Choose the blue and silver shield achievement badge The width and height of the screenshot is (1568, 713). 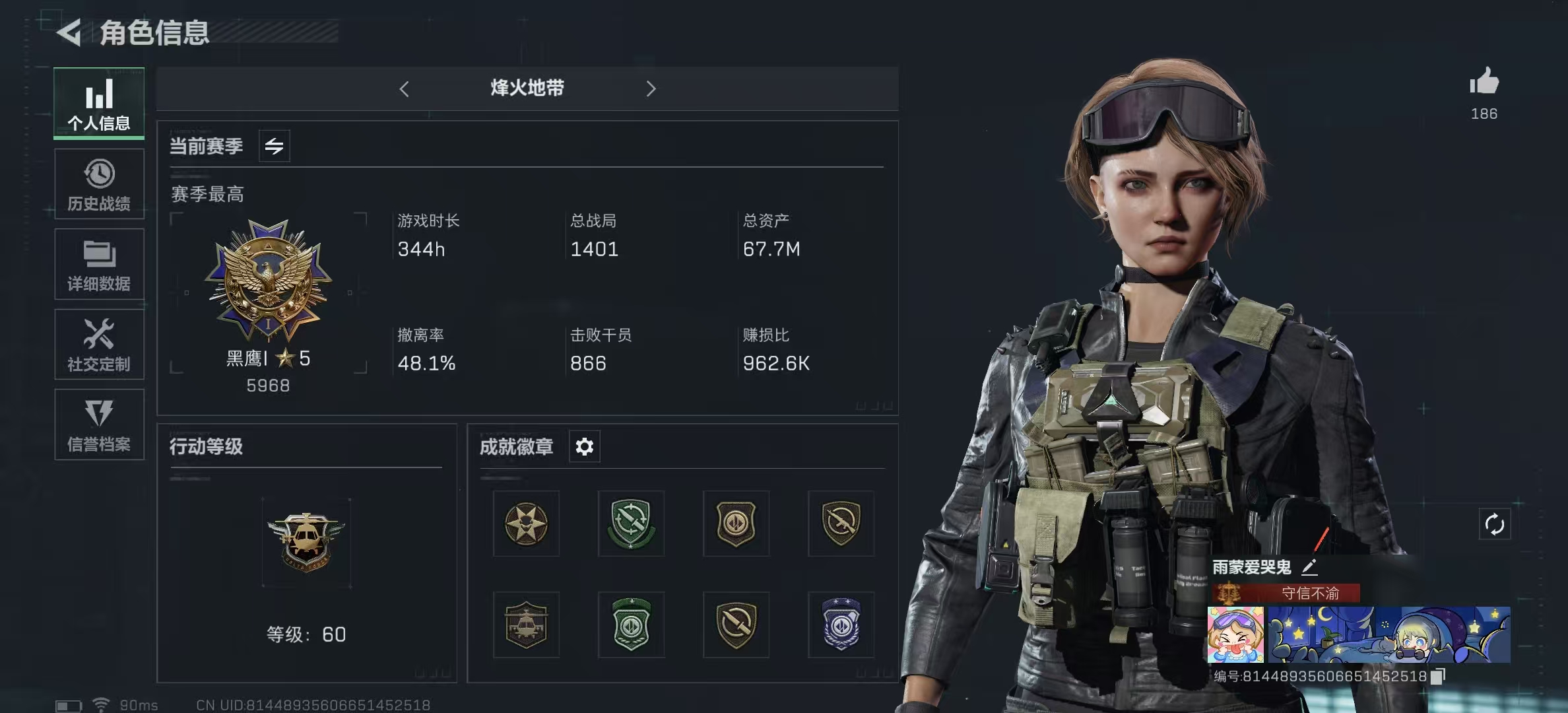[x=841, y=625]
